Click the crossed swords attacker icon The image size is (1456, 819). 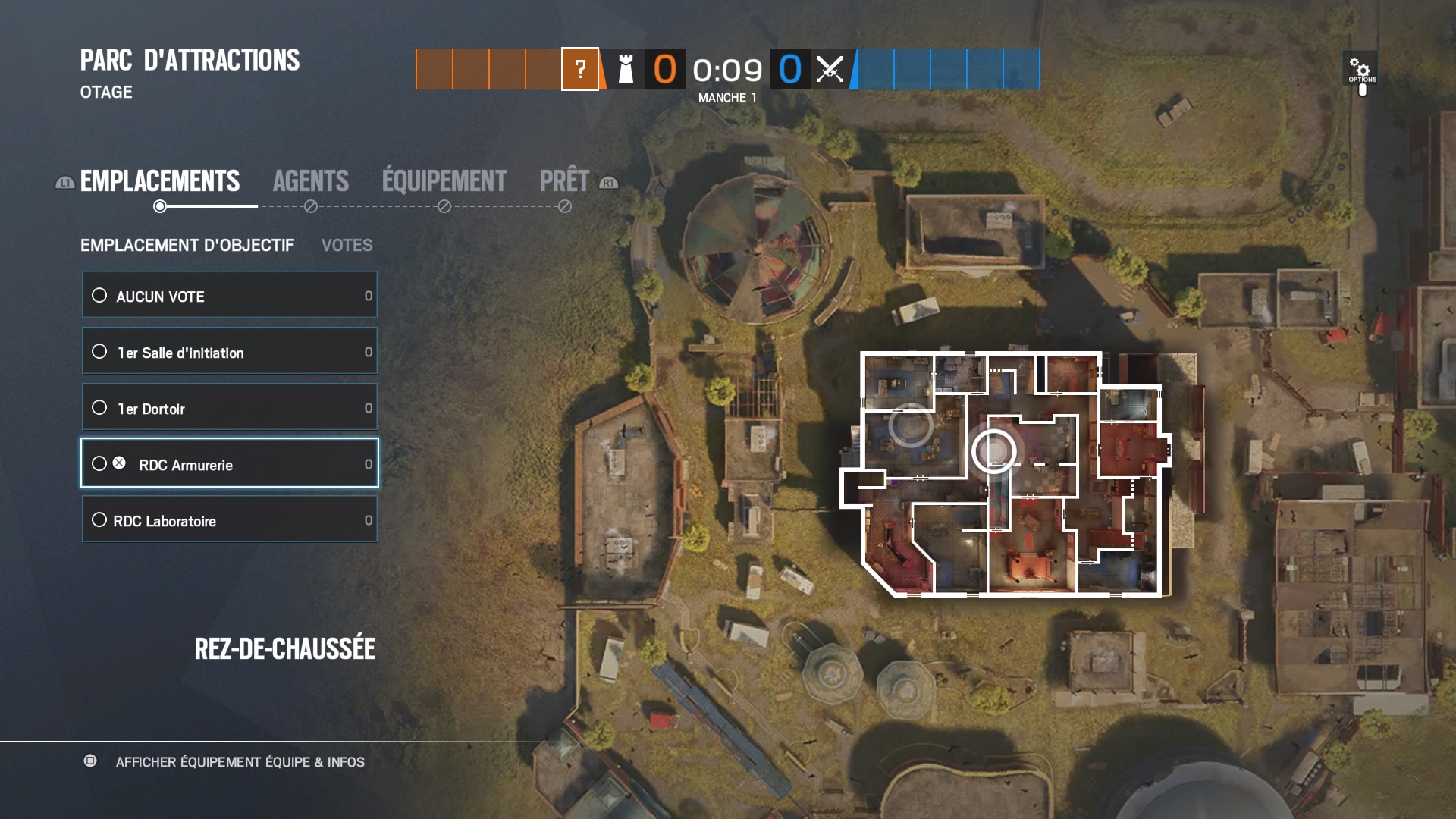pos(830,71)
